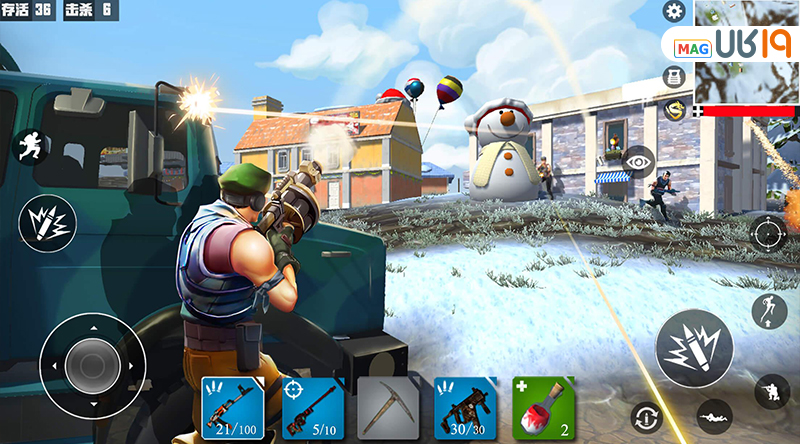Fire with the large right shoot button
The height and width of the screenshot is (444, 800).
pyautogui.click(x=693, y=346)
